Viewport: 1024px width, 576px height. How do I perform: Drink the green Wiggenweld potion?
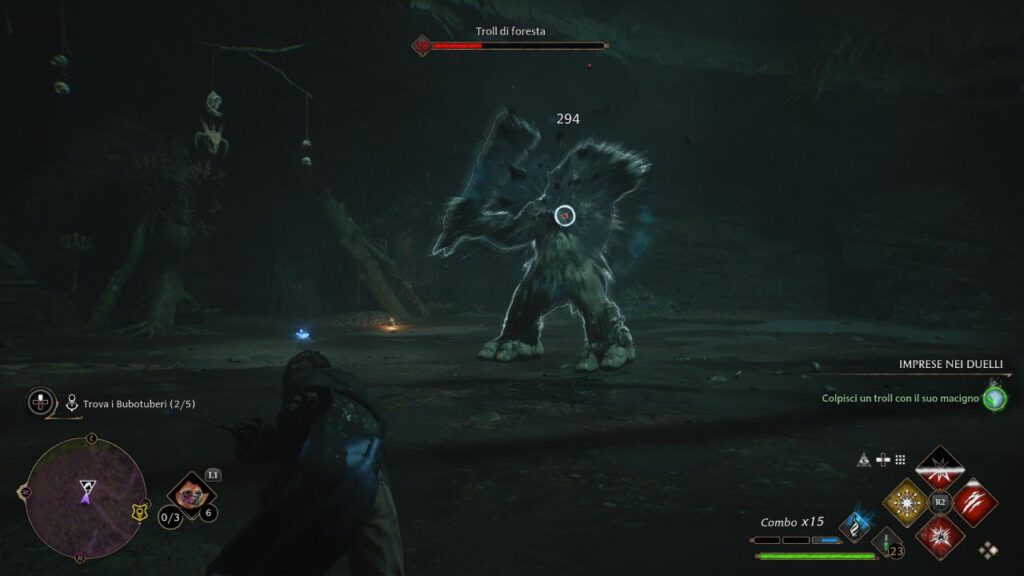[x=884, y=544]
